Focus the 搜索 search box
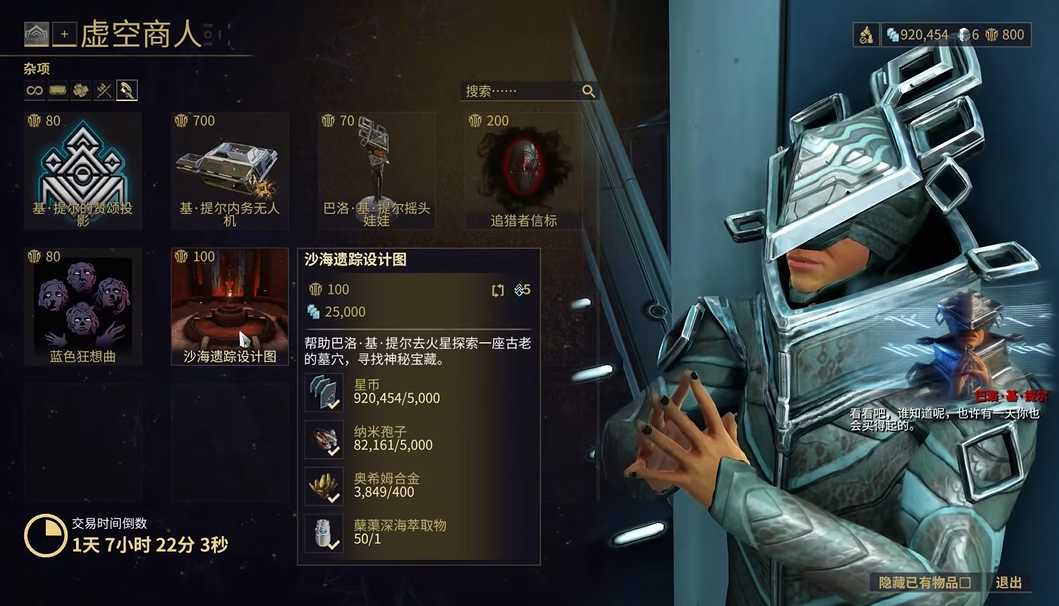The image size is (1059, 606). point(520,91)
